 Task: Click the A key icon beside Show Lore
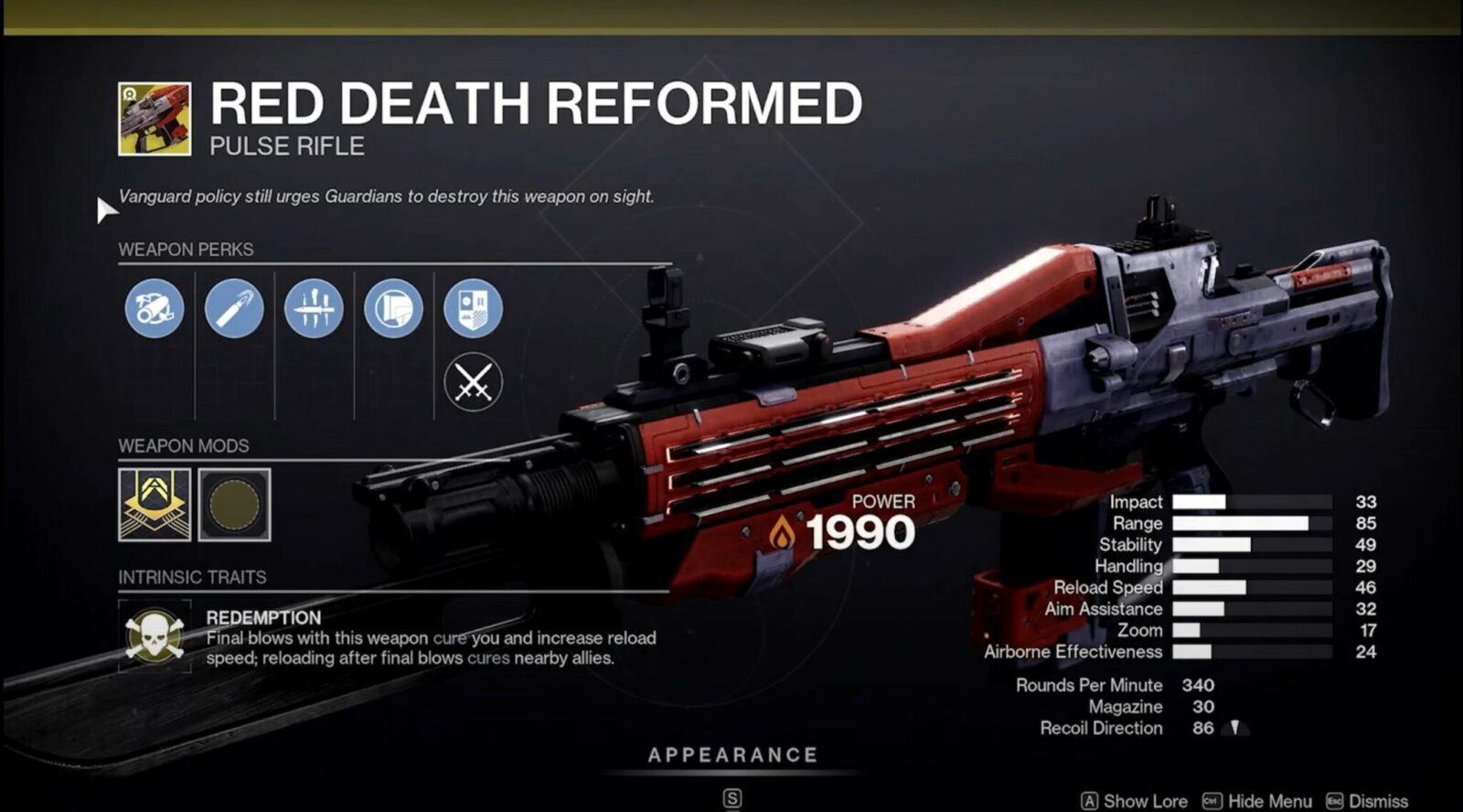coord(1092,797)
